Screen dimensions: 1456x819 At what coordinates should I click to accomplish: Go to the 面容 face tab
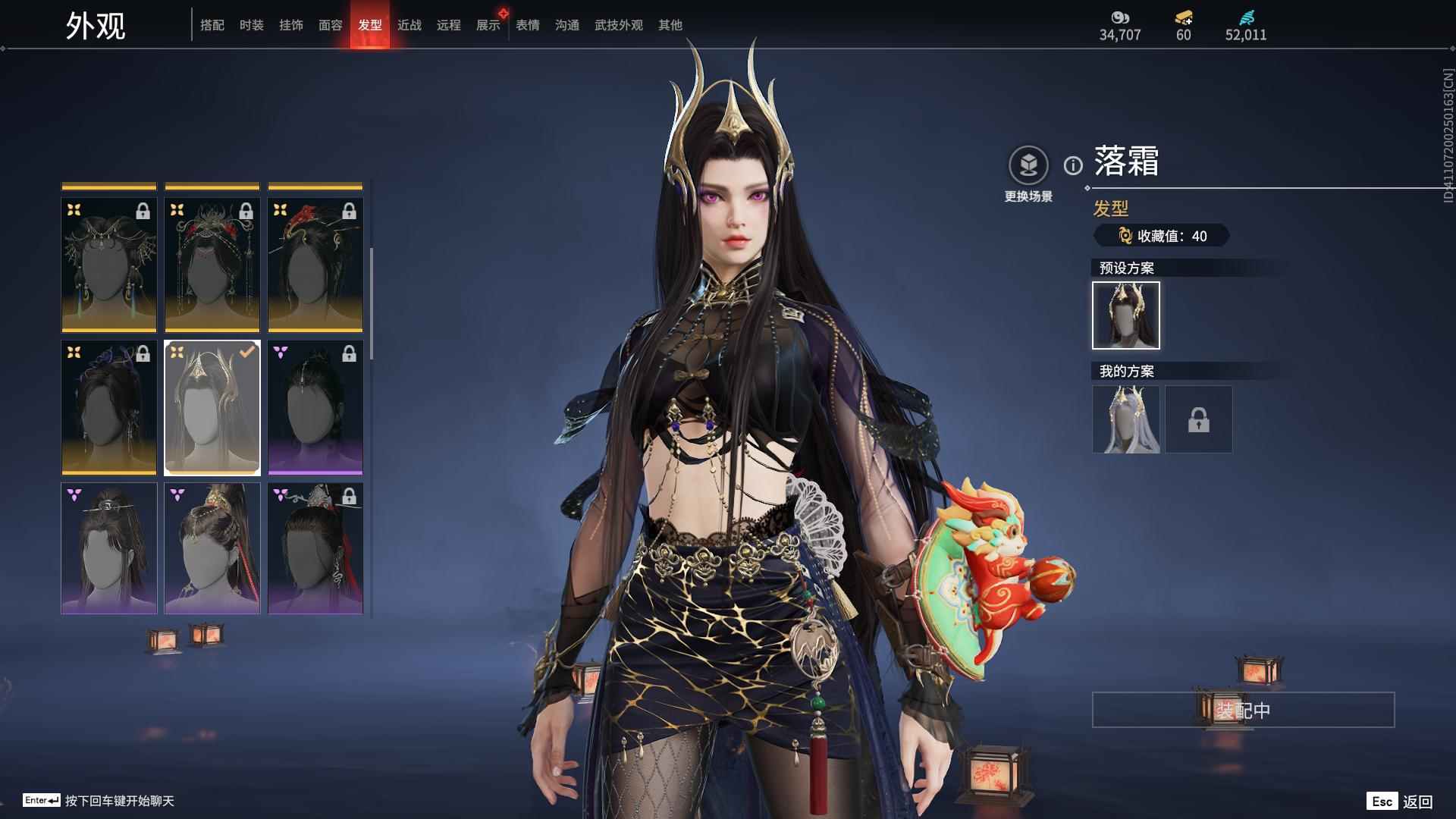coord(331,25)
